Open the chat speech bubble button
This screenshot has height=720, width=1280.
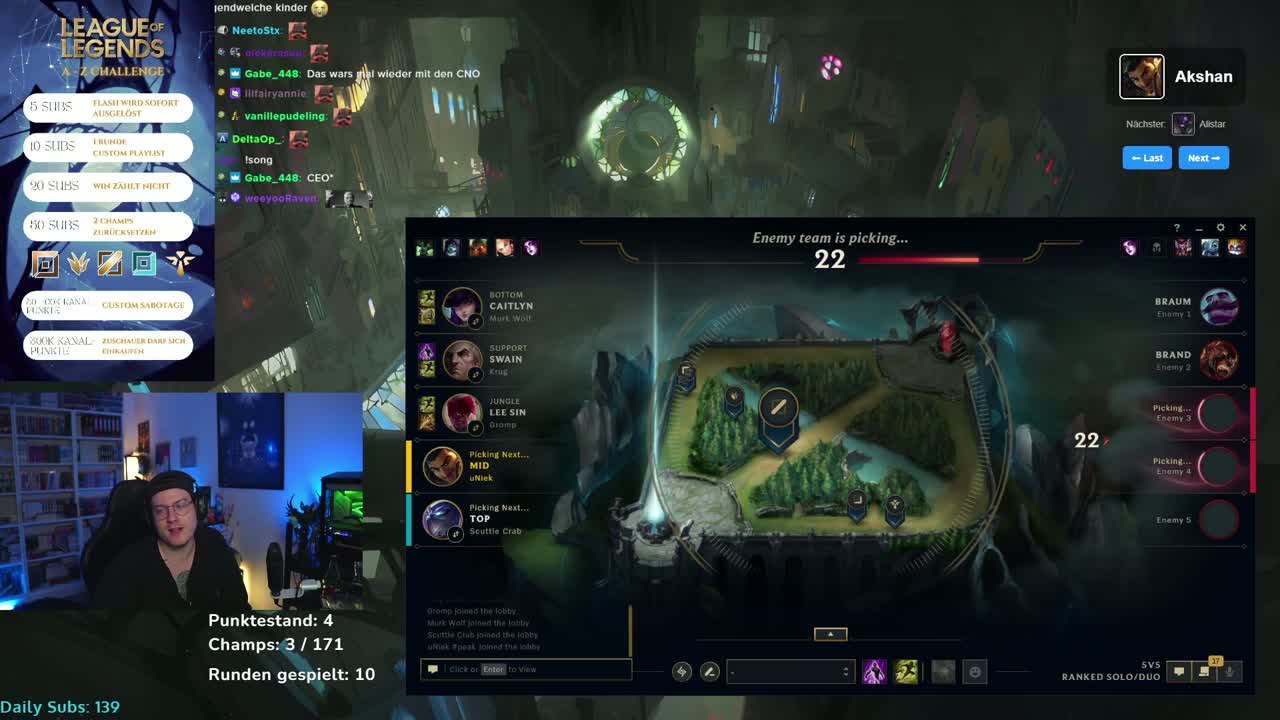click(1179, 672)
